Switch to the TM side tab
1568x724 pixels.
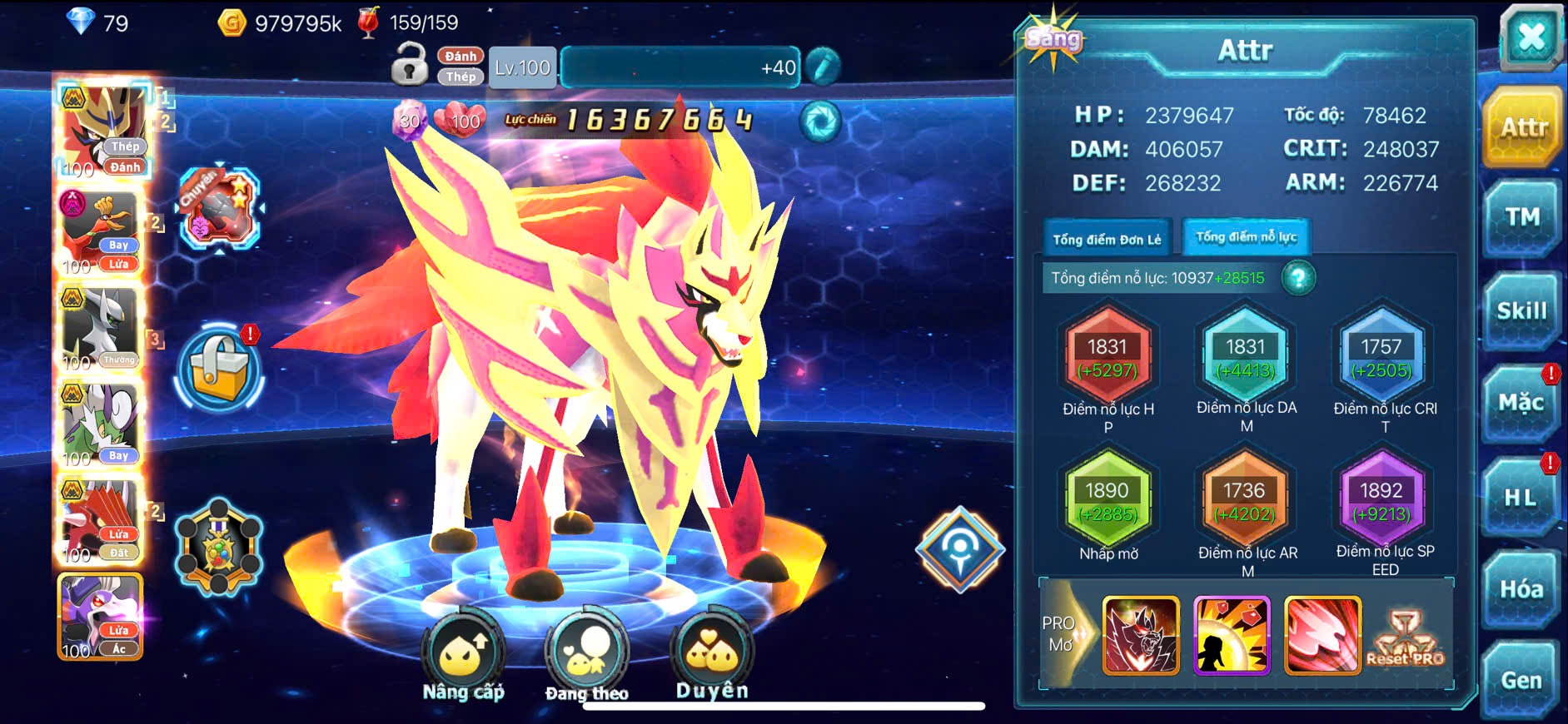click(x=1521, y=218)
